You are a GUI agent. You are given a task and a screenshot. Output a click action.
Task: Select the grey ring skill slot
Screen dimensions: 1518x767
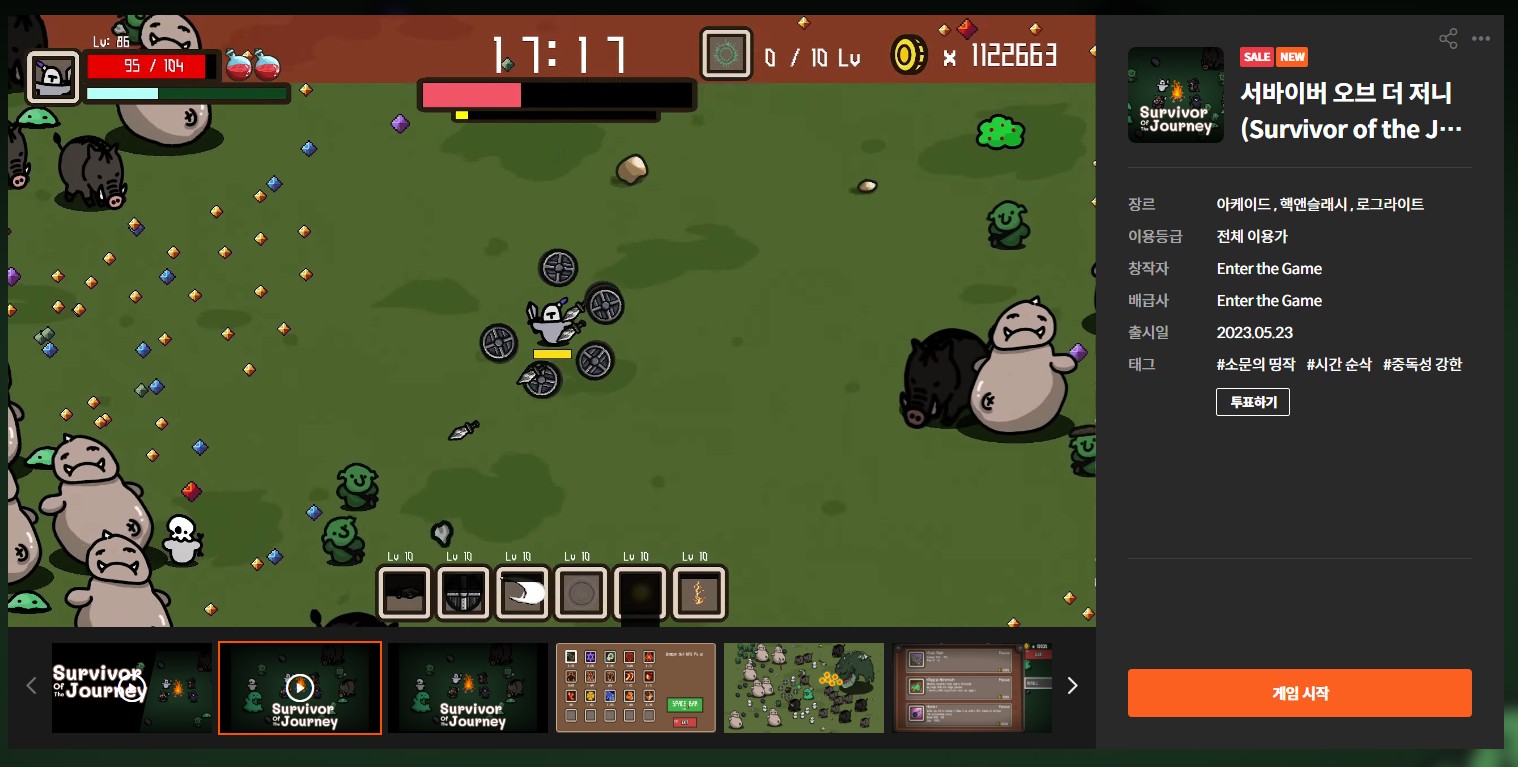582,594
